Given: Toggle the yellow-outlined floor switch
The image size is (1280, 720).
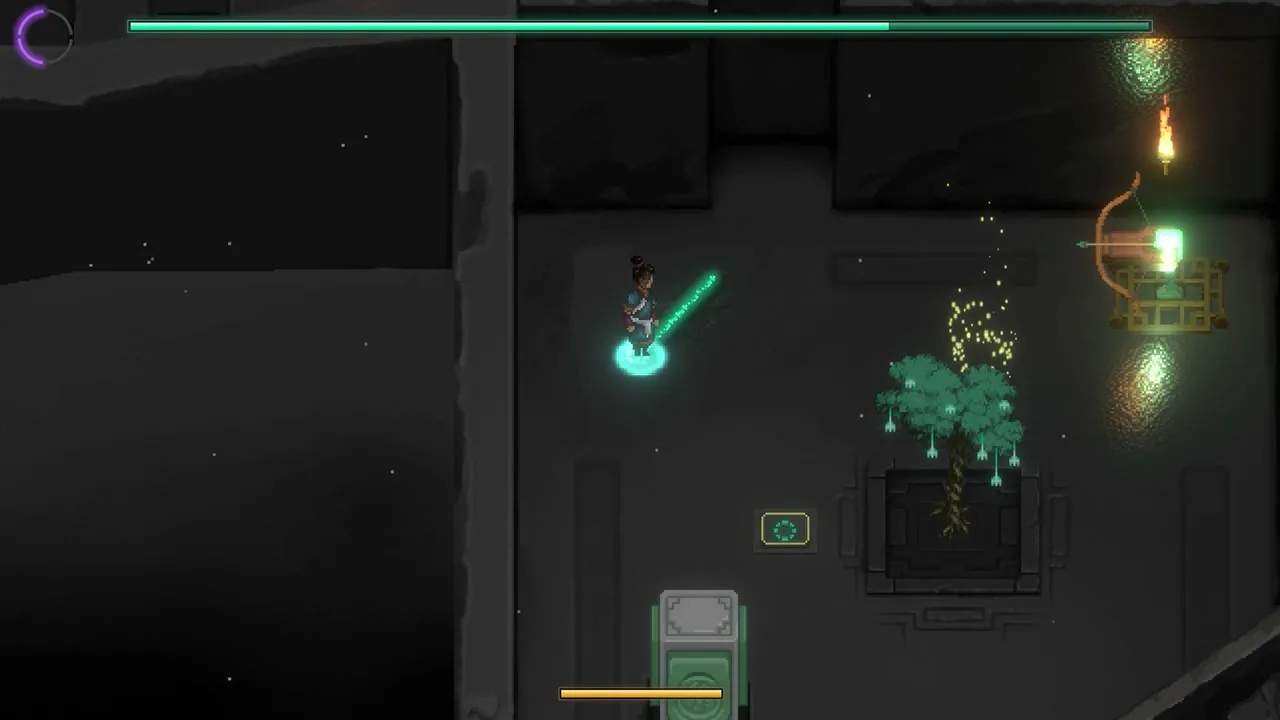Looking at the screenshot, I should click(x=785, y=530).
